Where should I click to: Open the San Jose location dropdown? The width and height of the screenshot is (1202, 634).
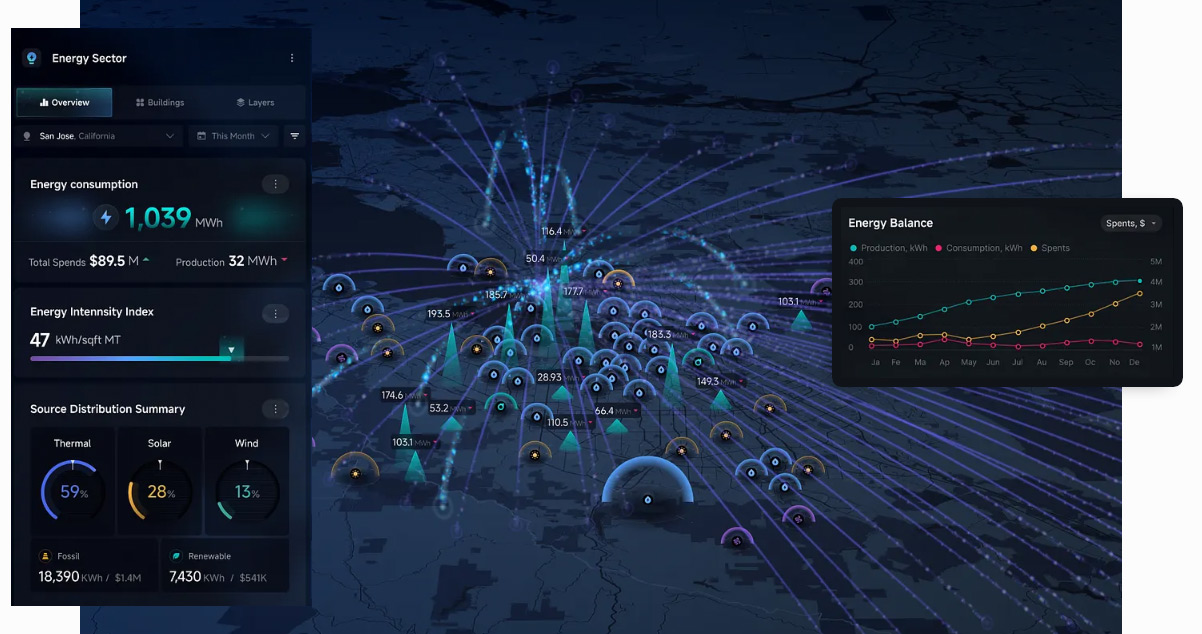pos(99,136)
